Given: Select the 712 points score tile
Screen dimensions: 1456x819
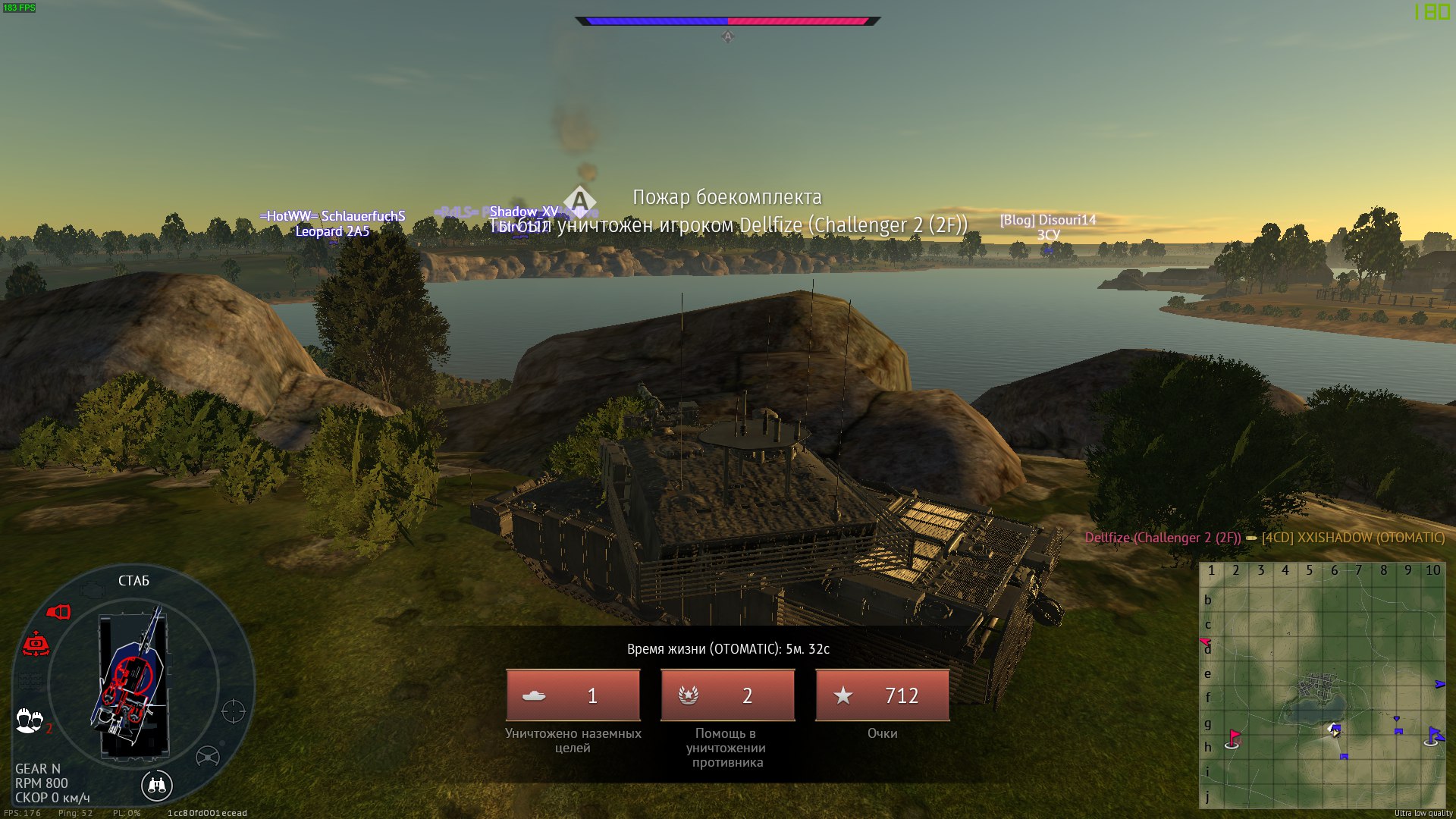Looking at the screenshot, I should pyautogui.click(x=882, y=695).
